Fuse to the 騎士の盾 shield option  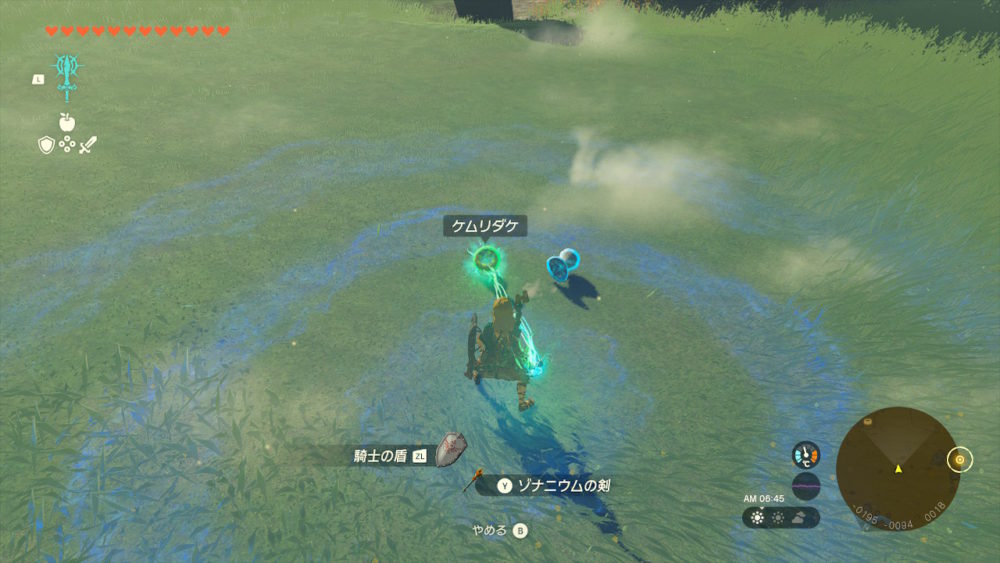(396, 456)
